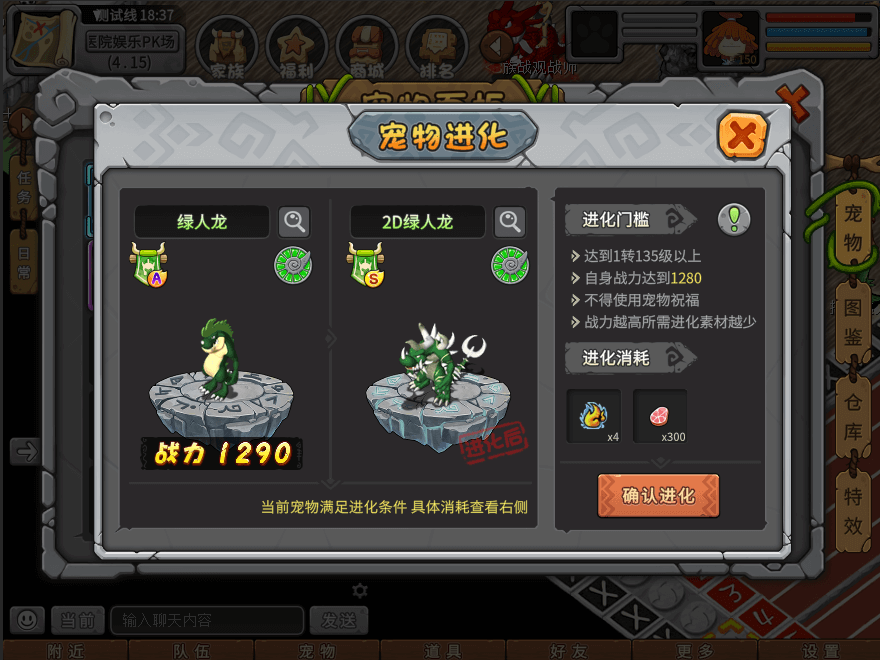This screenshot has height=660, width=880.
Task: Switch to the 特效 side tab
Action: (x=852, y=508)
